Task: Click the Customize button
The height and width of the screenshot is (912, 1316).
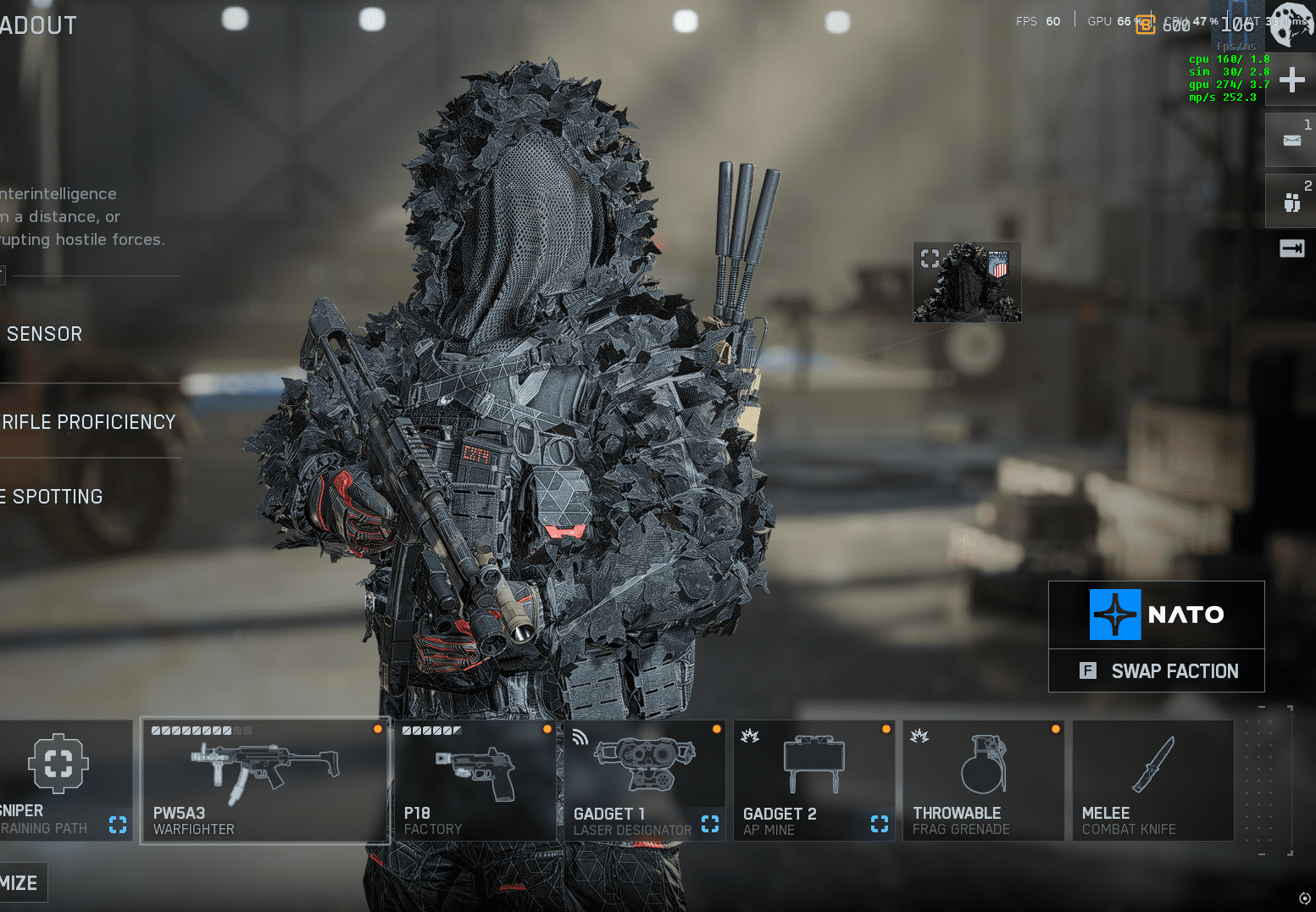Action: coord(20,883)
